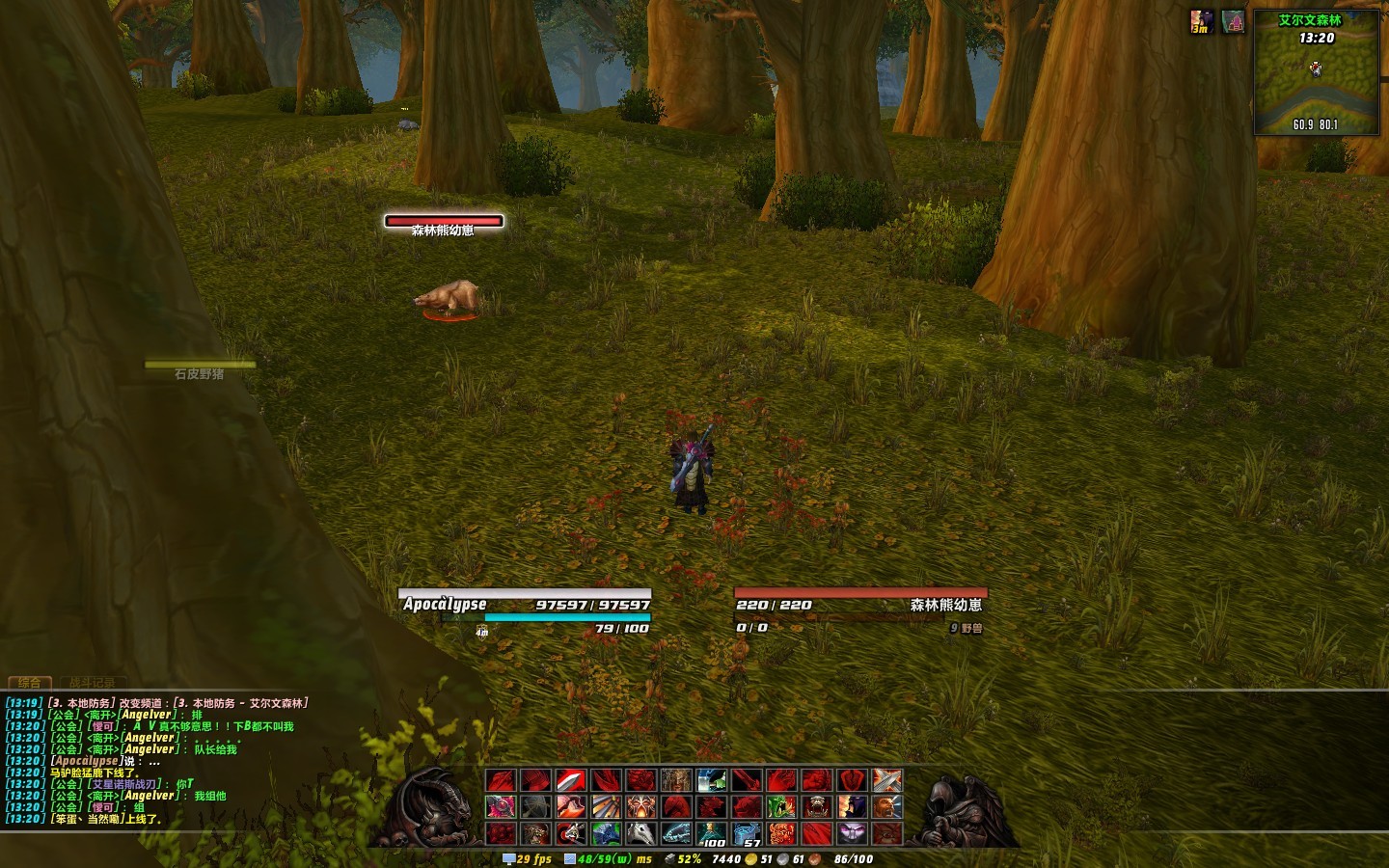The image size is (1389, 868).
Task: Click the gold coin icon in the status bar
Action: coord(749,858)
